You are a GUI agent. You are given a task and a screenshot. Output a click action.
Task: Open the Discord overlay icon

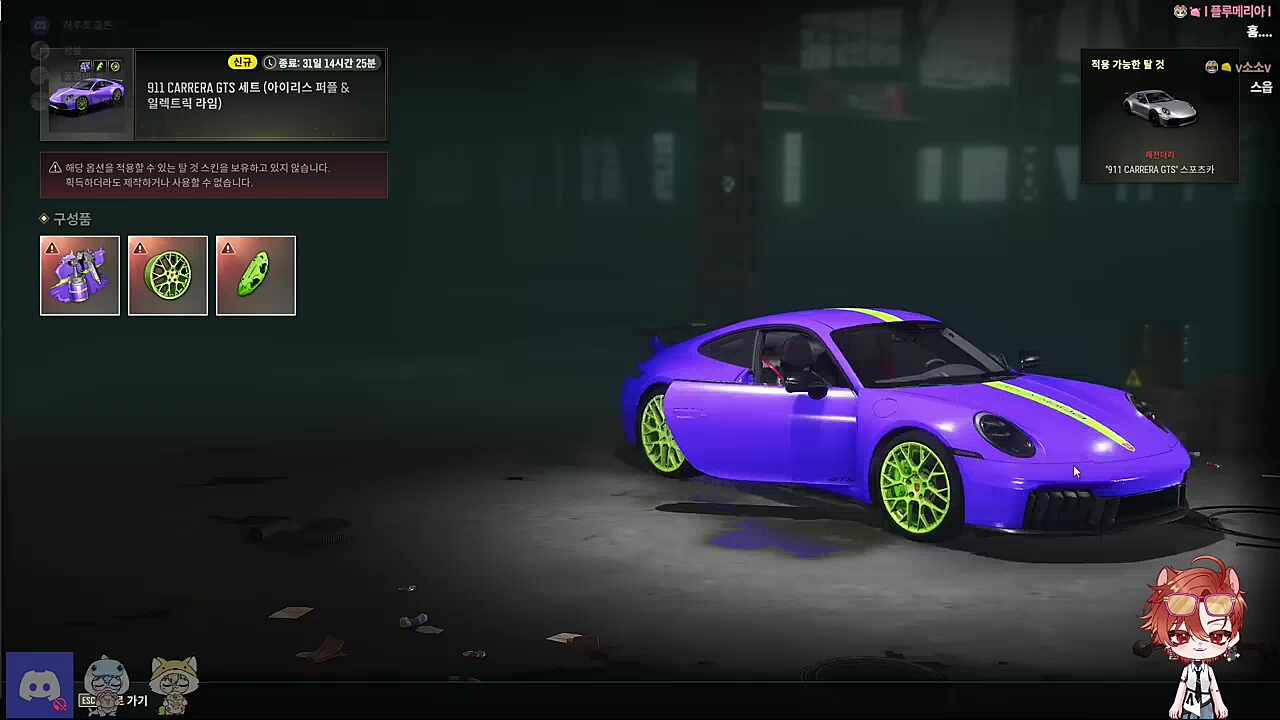[40, 686]
